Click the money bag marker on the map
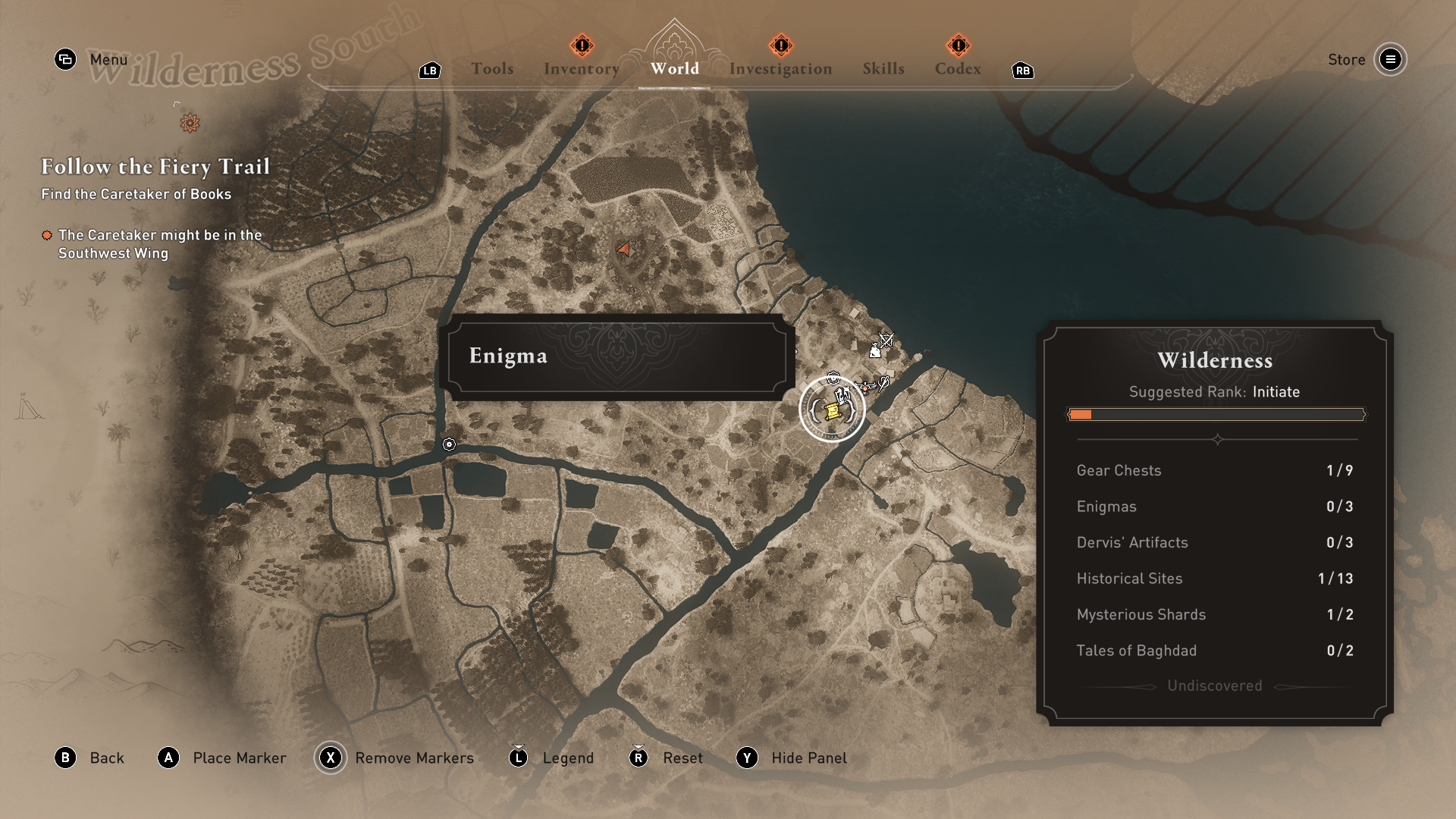This screenshot has height=819, width=1456. [874, 351]
